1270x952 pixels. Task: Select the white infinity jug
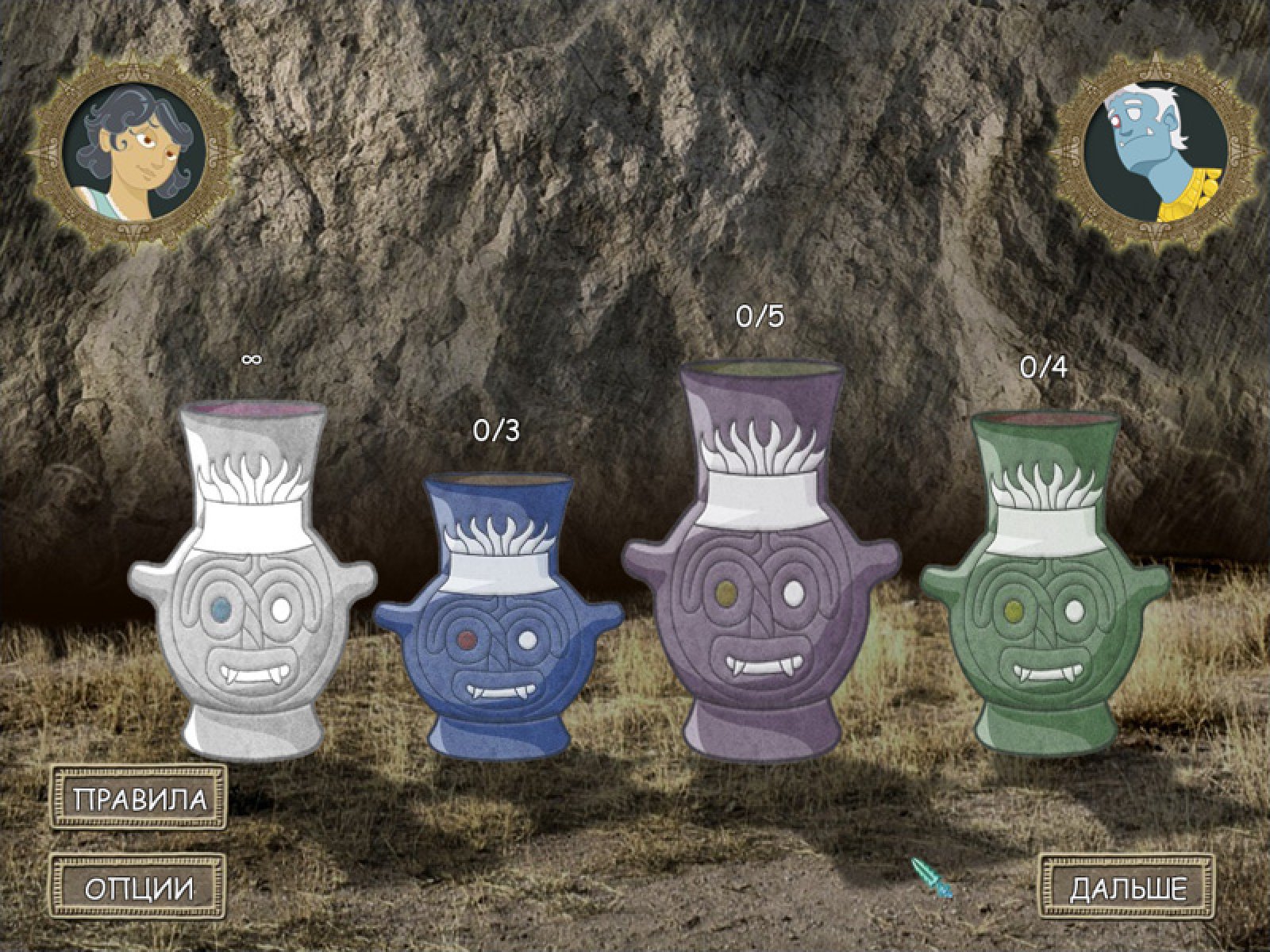[252, 587]
